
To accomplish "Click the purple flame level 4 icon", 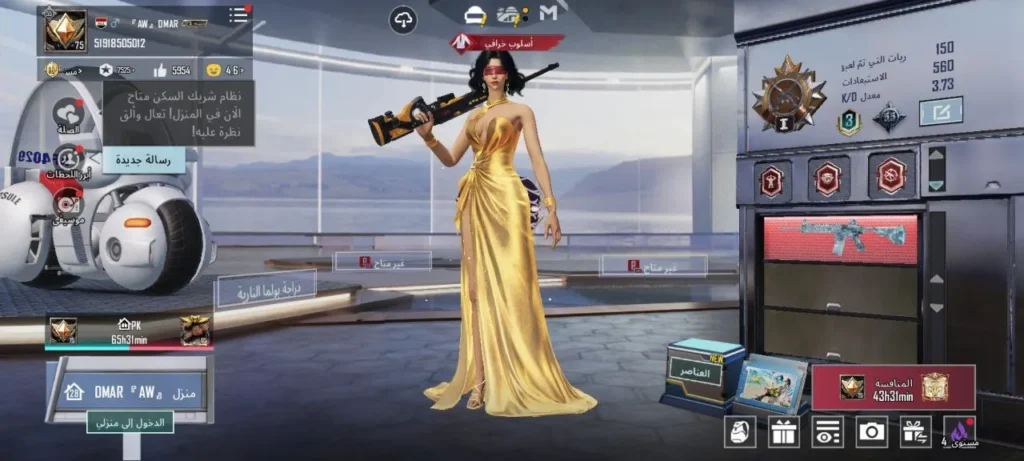I will click(959, 432).
